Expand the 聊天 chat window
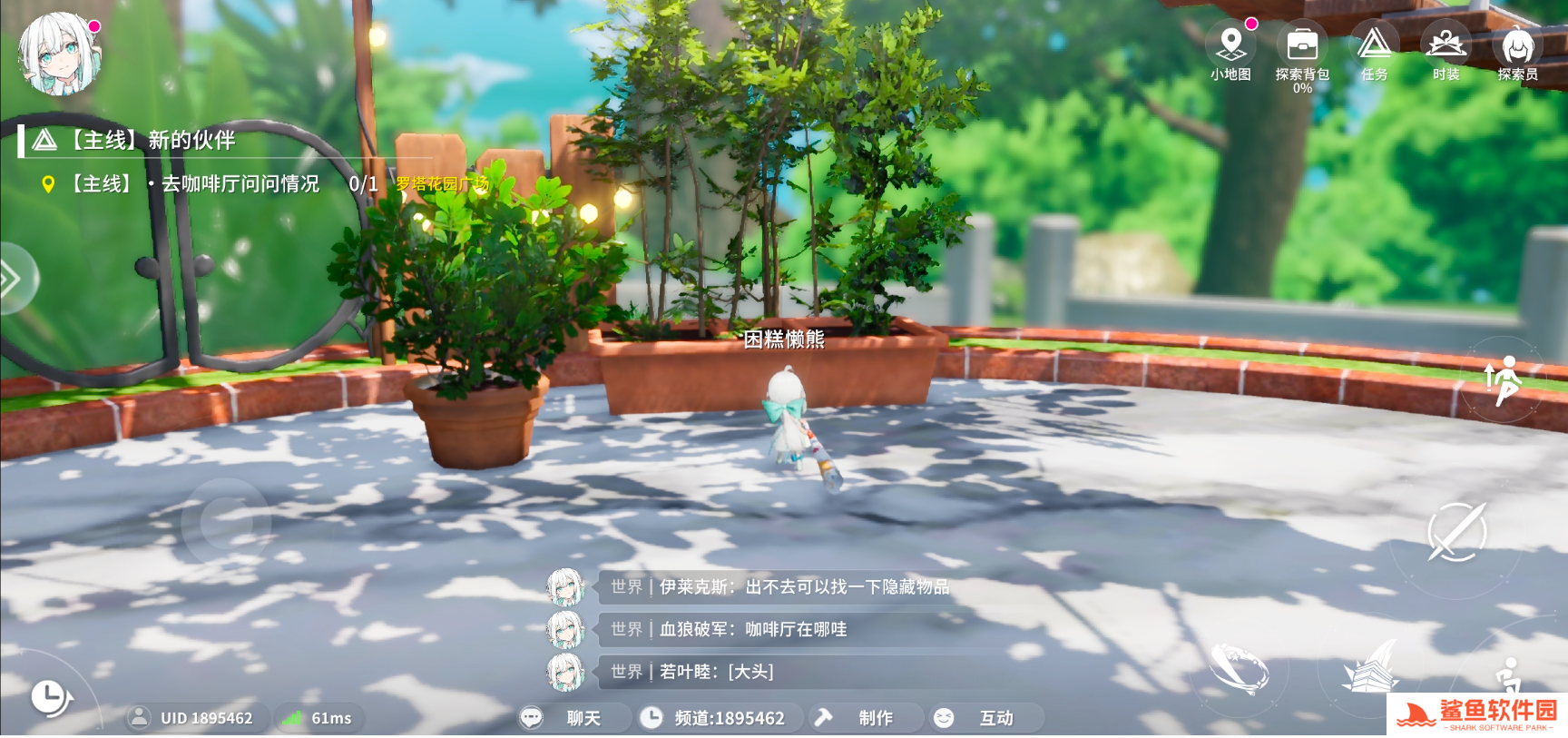1568x738 pixels. point(570,717)
